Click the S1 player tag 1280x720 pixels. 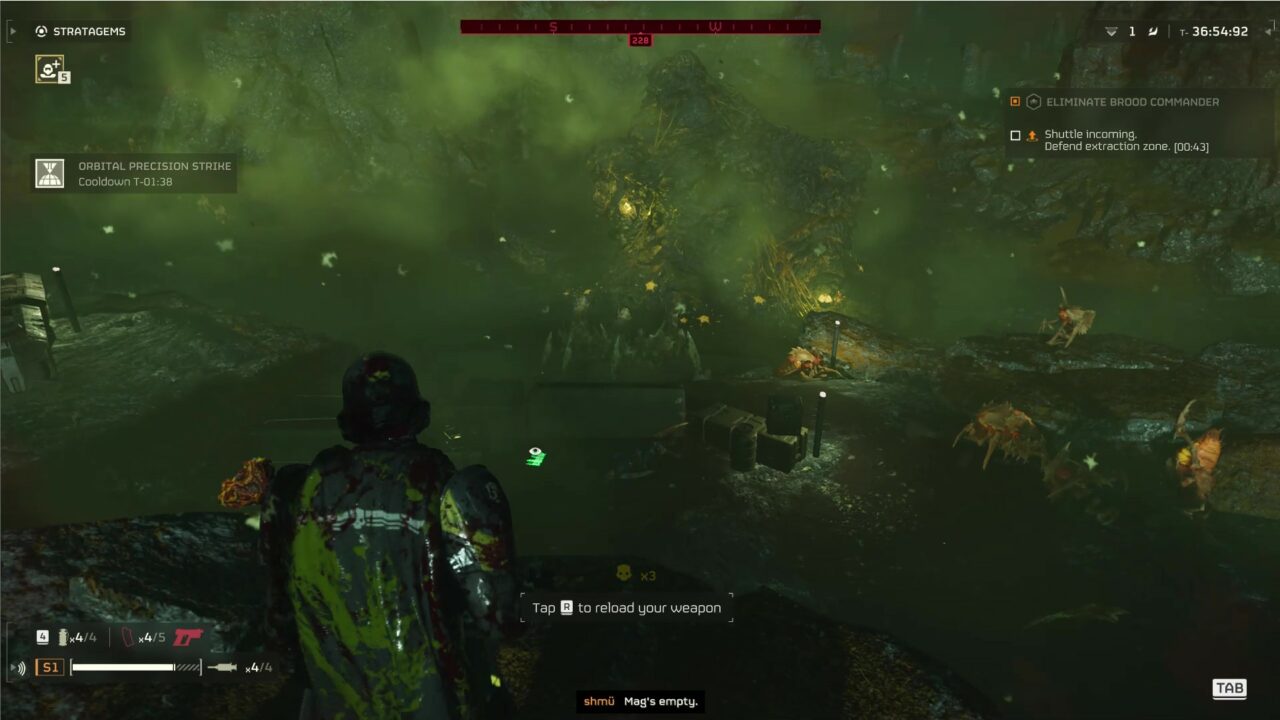click(x=49, y=667)
